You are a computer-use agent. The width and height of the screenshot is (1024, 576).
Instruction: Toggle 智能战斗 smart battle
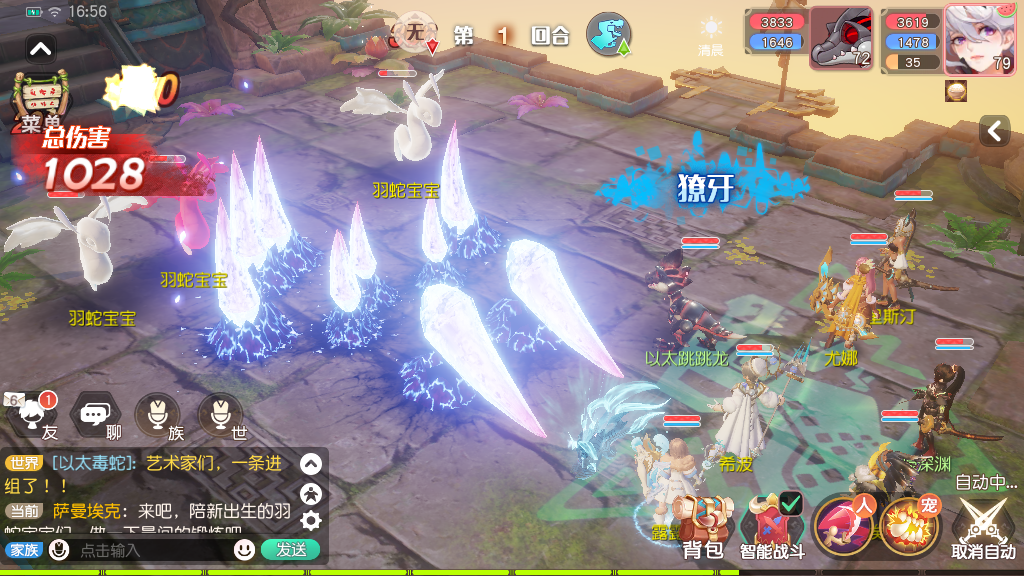[772, 526]
